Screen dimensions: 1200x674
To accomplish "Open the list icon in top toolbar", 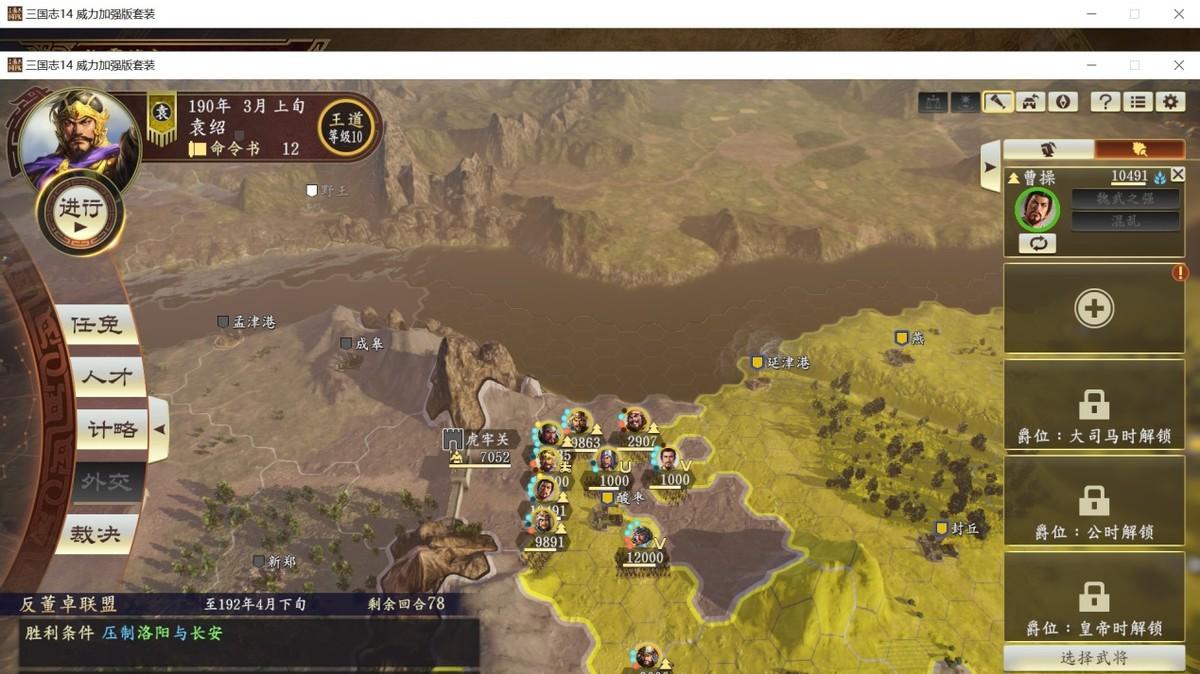I will (1138, 101).
